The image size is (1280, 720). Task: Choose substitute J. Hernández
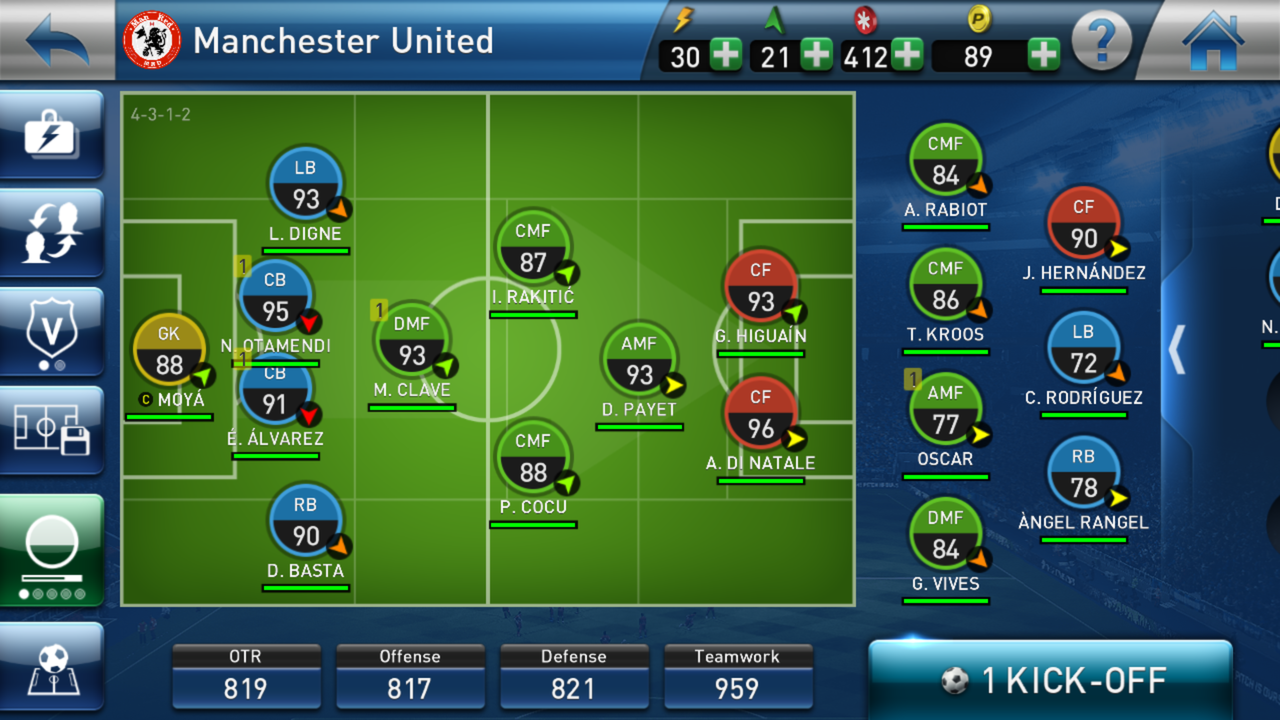1084,224
